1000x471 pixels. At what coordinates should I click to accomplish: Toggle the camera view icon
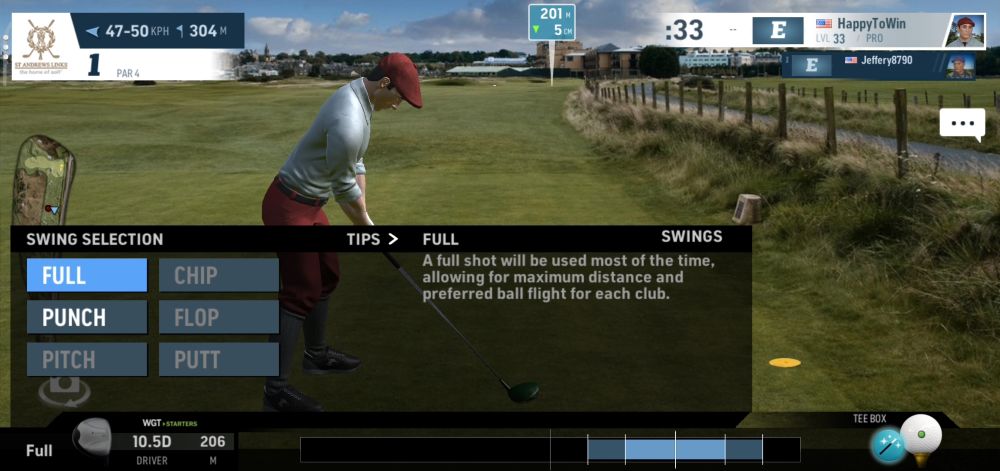pyautogui.click(x=64, y=389)
